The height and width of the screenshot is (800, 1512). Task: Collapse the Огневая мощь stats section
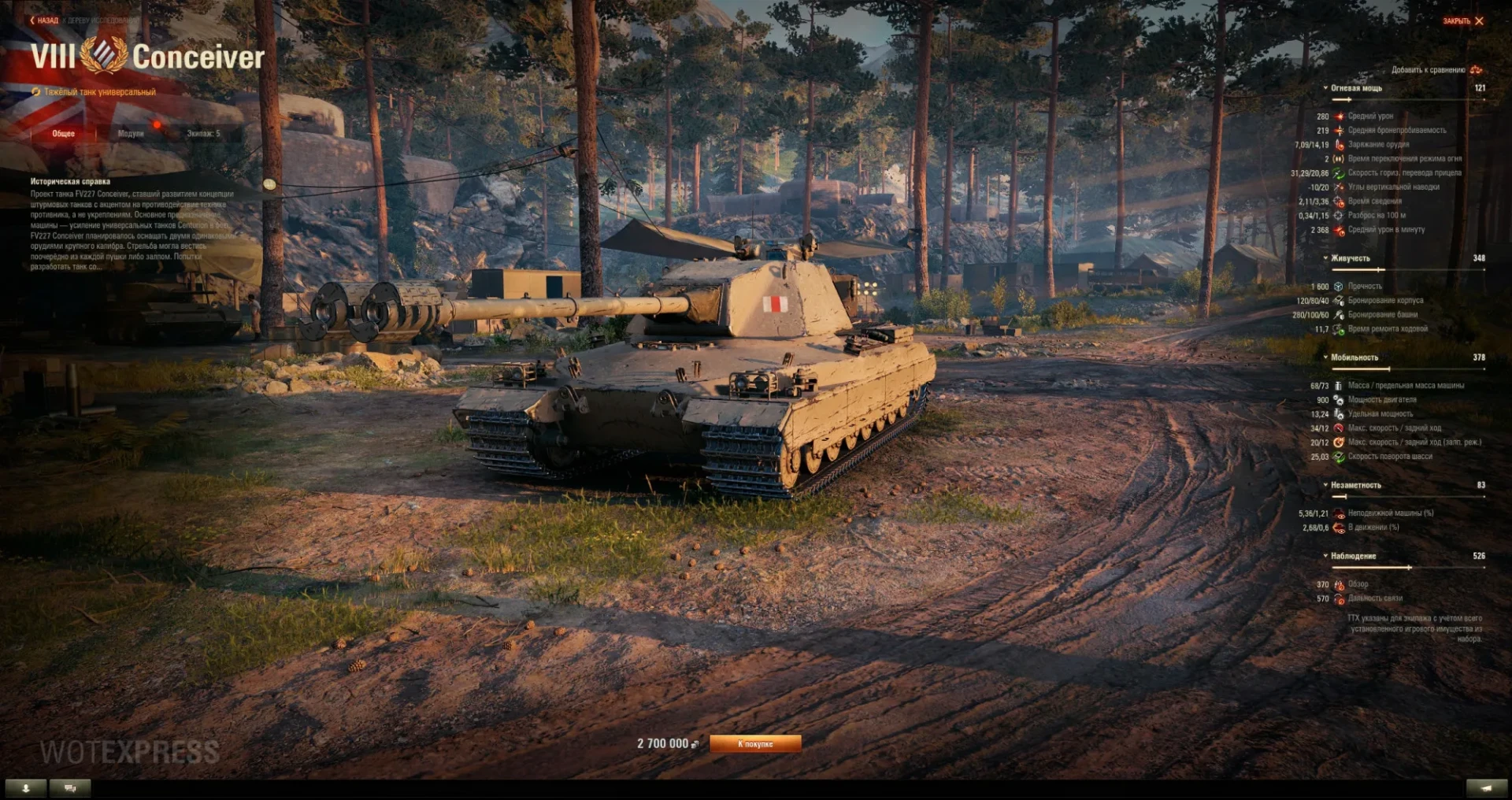click(x=1355, y=88)
